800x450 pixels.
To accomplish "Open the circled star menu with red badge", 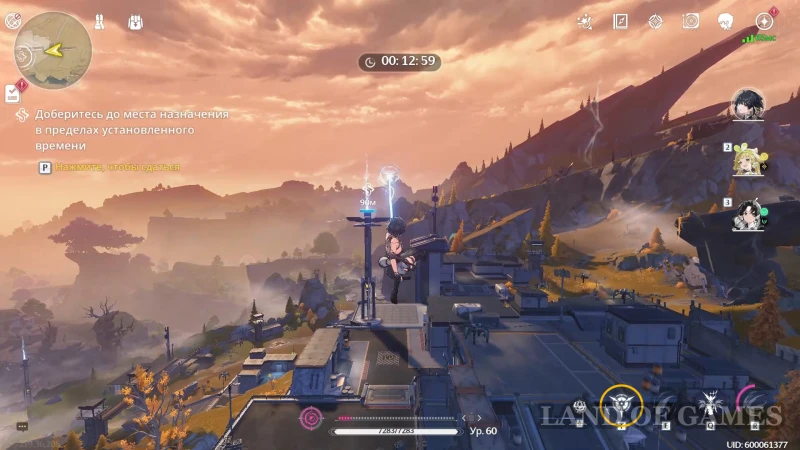I will (x=764, y=21).
